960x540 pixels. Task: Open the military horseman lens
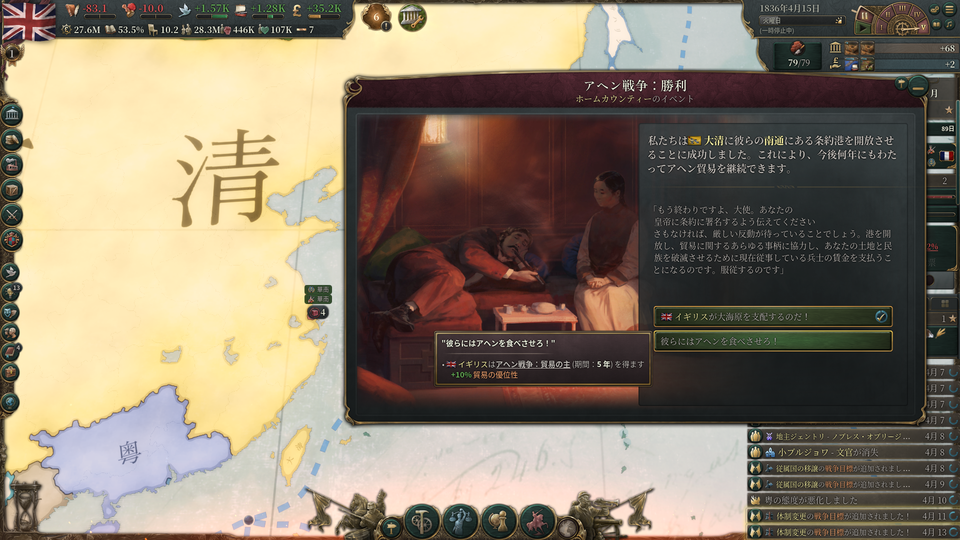[x=538, y=521]
